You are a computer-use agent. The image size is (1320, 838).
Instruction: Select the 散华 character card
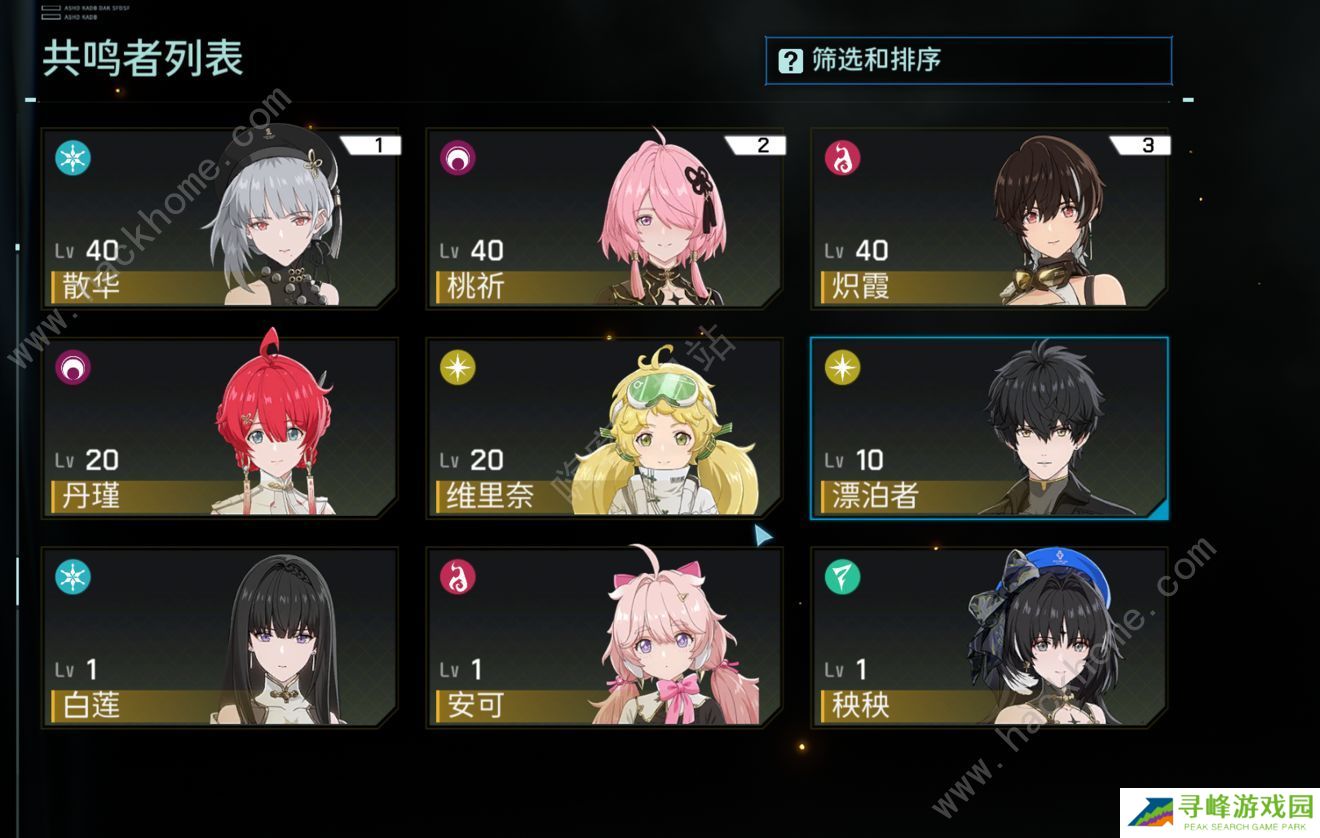220,218
